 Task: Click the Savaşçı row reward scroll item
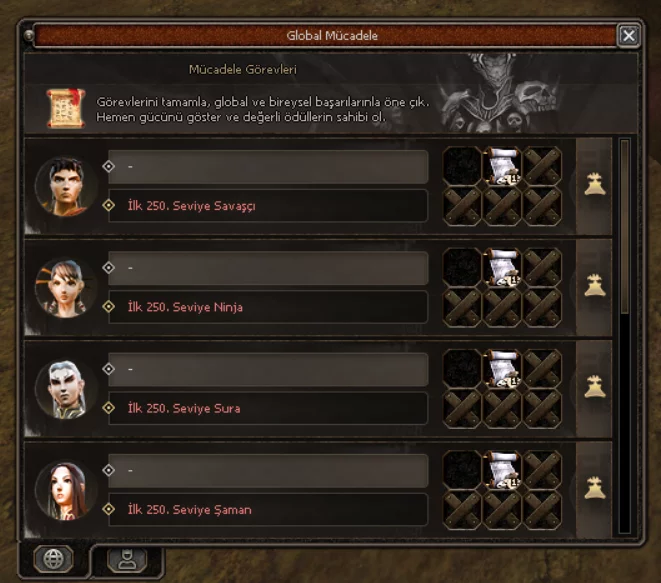pyautogui.click(x=502, y=166)
